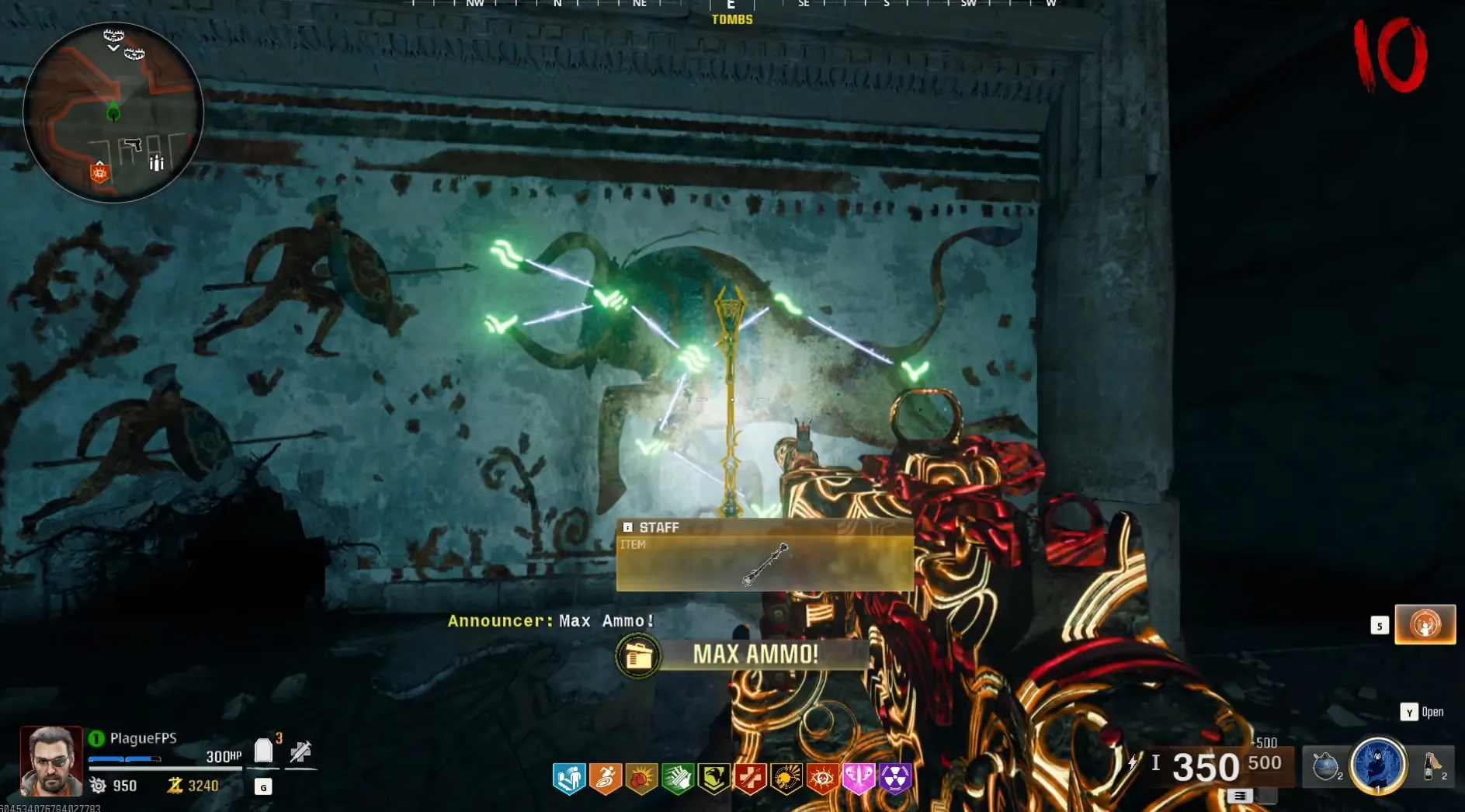Screen dimensions: 1465x812
Task: Click the PlagueFPS character portrait
Action: [x=51, y=761]
